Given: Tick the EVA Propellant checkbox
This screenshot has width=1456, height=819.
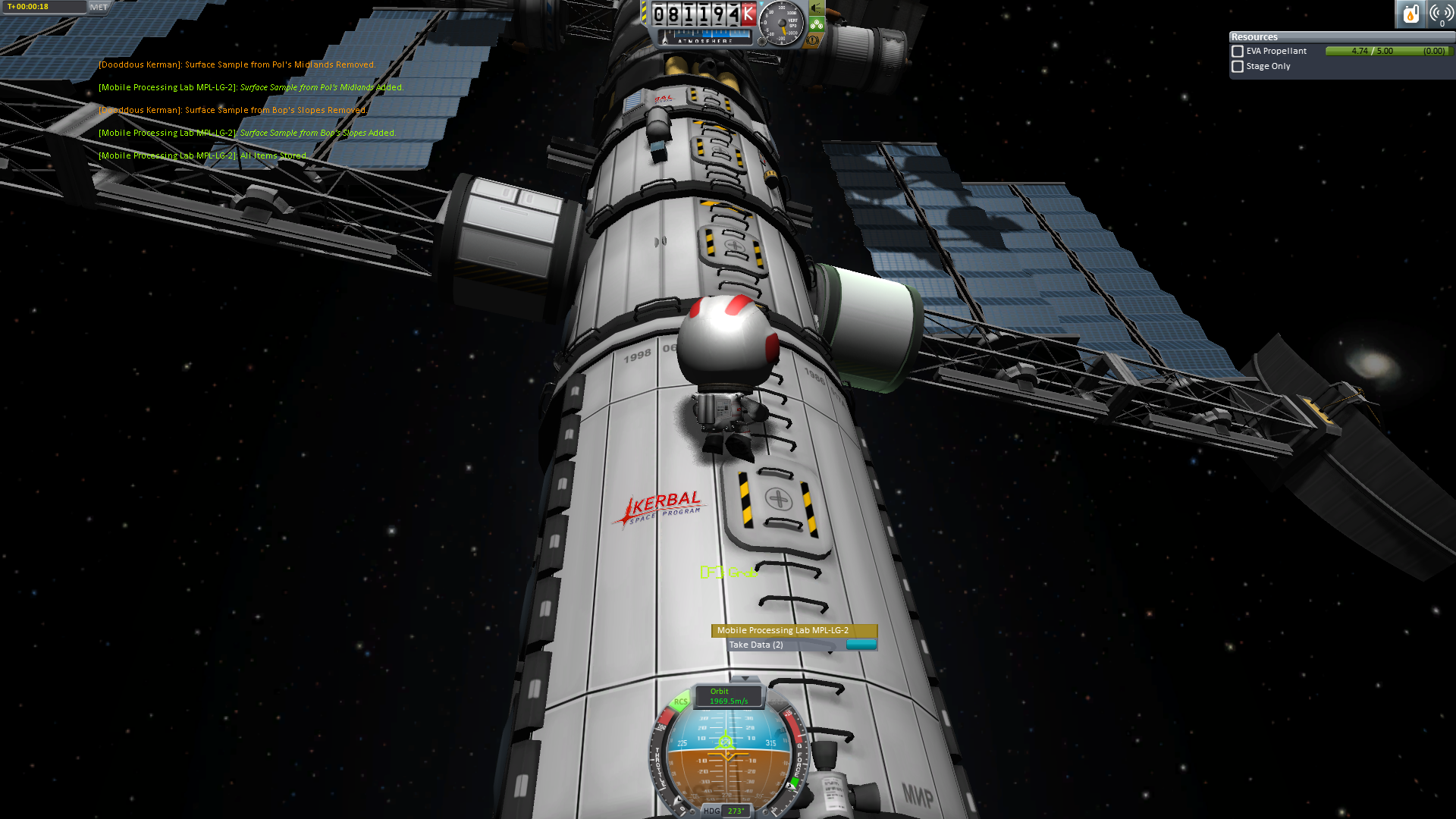Looking at the screenshot, I should [1238, 52].
